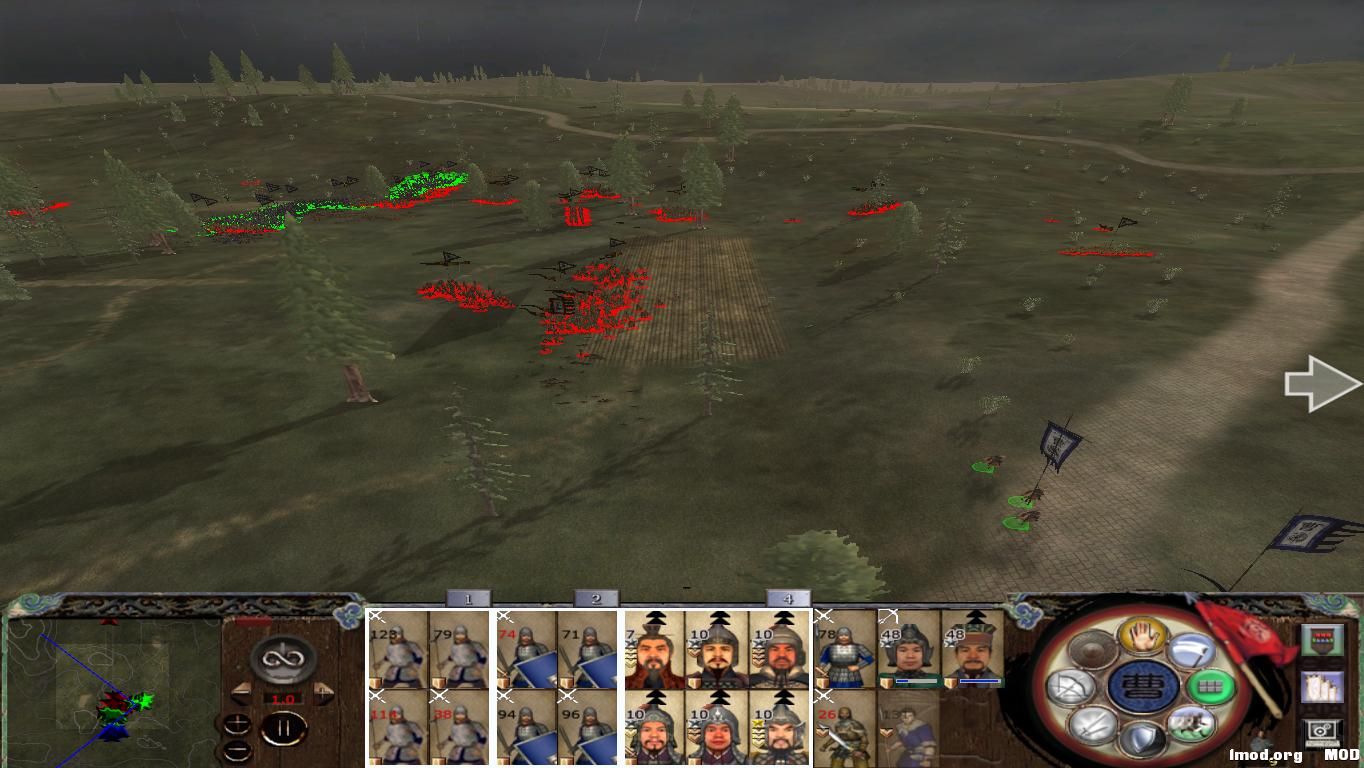Pause the battle with the pause button
Image resolution: width=1364 pixels, height=768 pixels.
pos(284,728)
